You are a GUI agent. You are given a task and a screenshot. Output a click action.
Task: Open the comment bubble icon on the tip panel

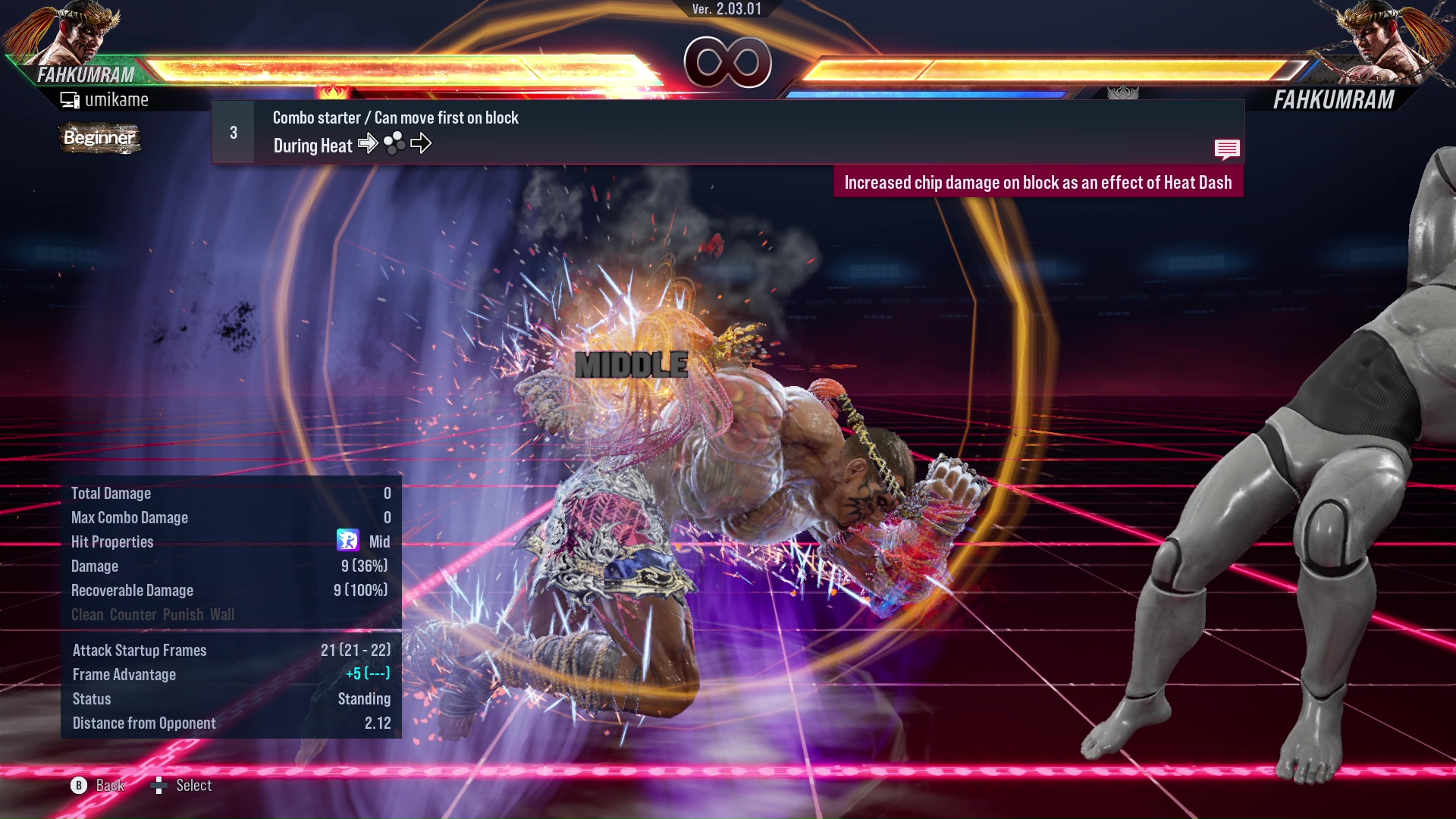click(x=1227, y=149)
